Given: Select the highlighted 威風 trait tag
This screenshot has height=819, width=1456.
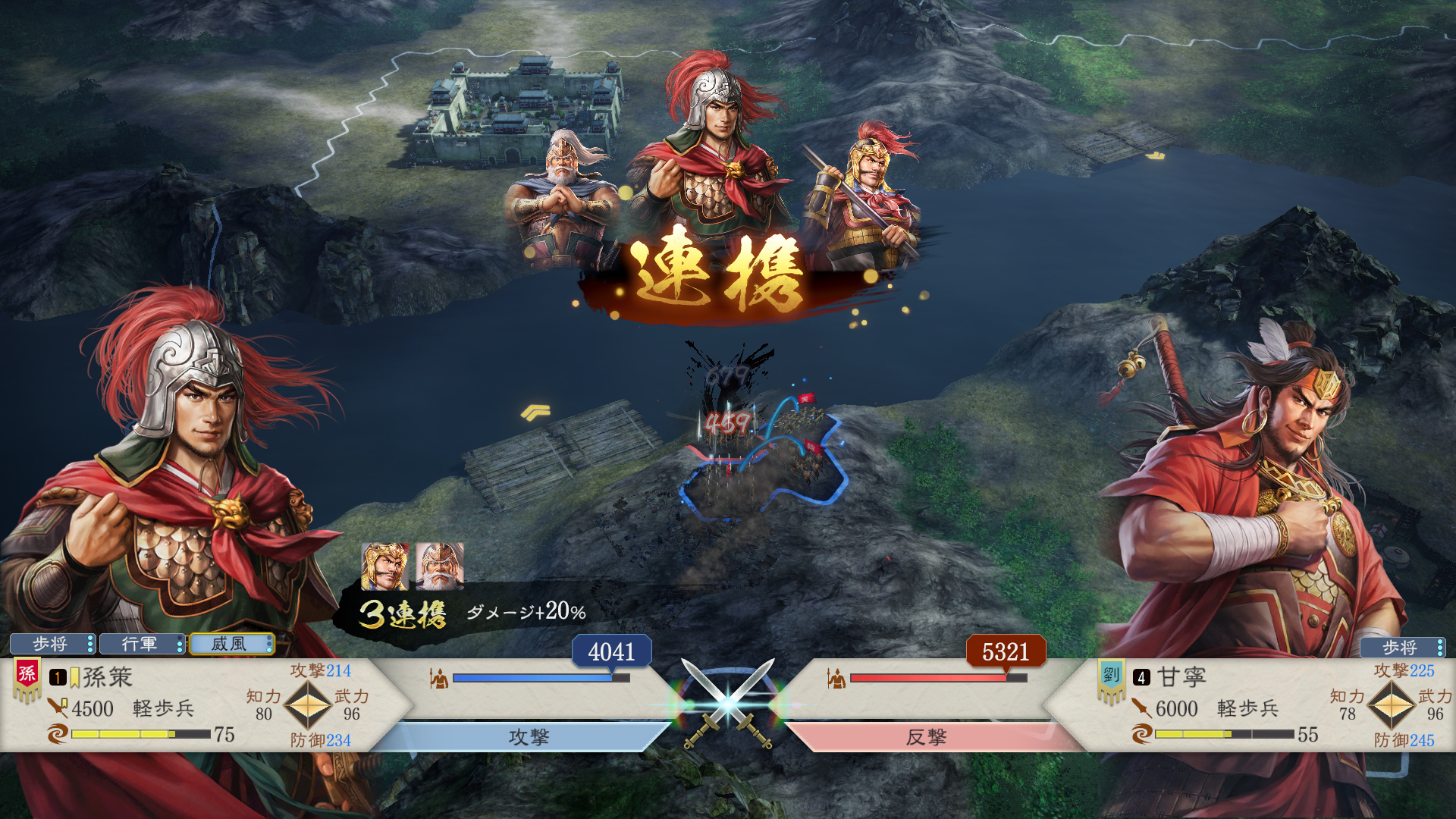Looking at the screenshot, I should point(231,645).
